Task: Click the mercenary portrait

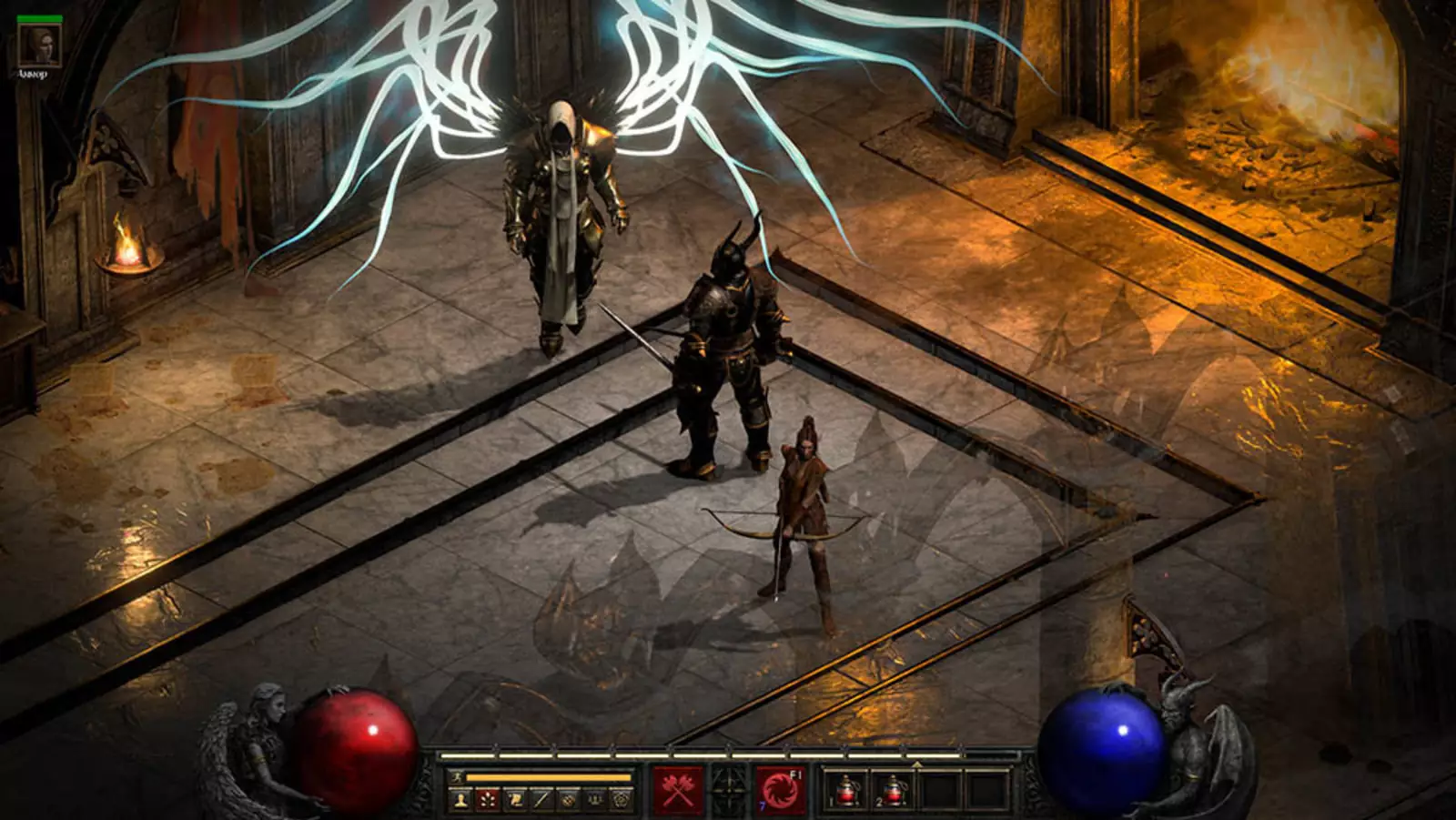Action: click(x=41, y=46)
